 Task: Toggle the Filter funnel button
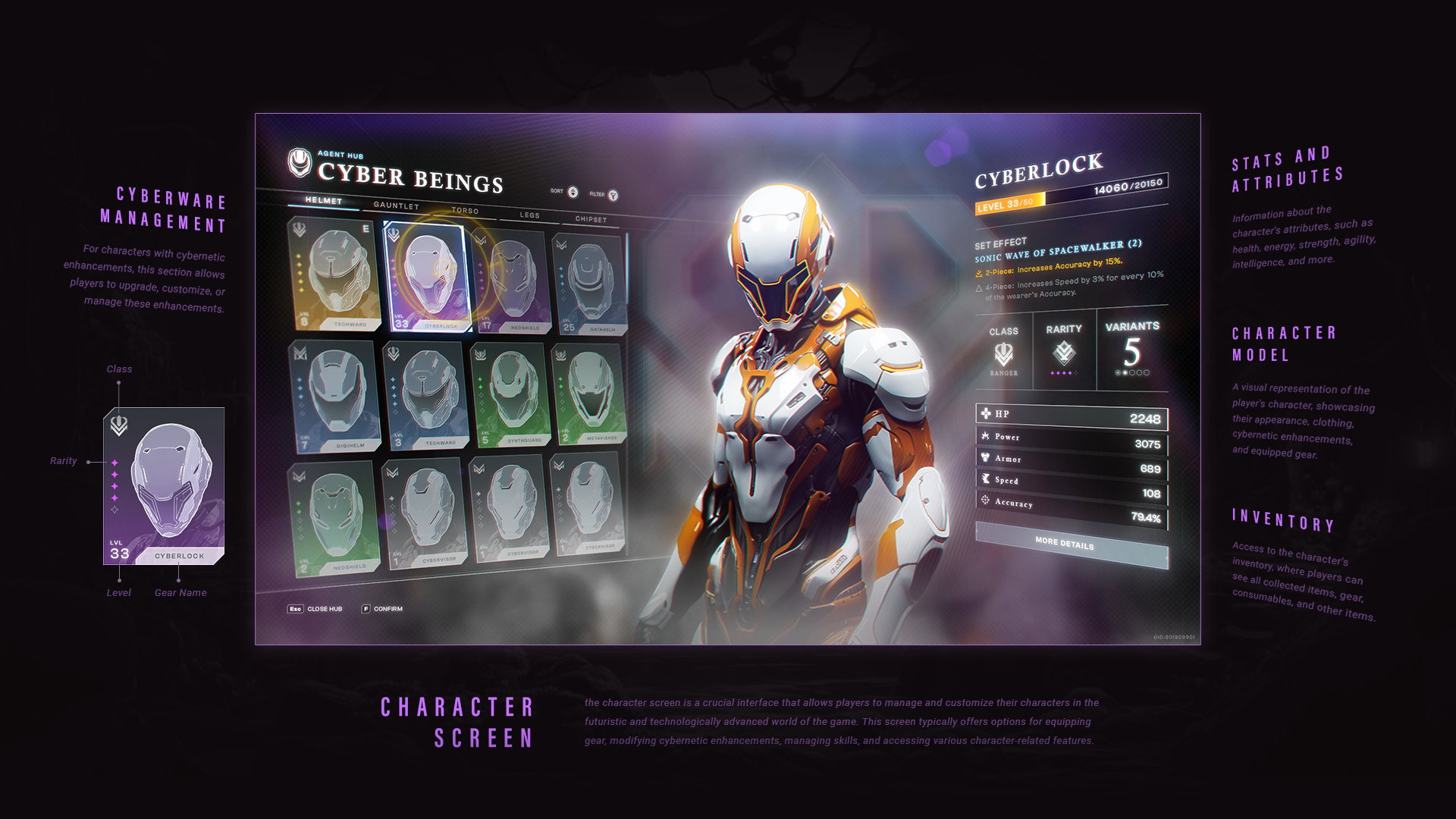point(613,196)
